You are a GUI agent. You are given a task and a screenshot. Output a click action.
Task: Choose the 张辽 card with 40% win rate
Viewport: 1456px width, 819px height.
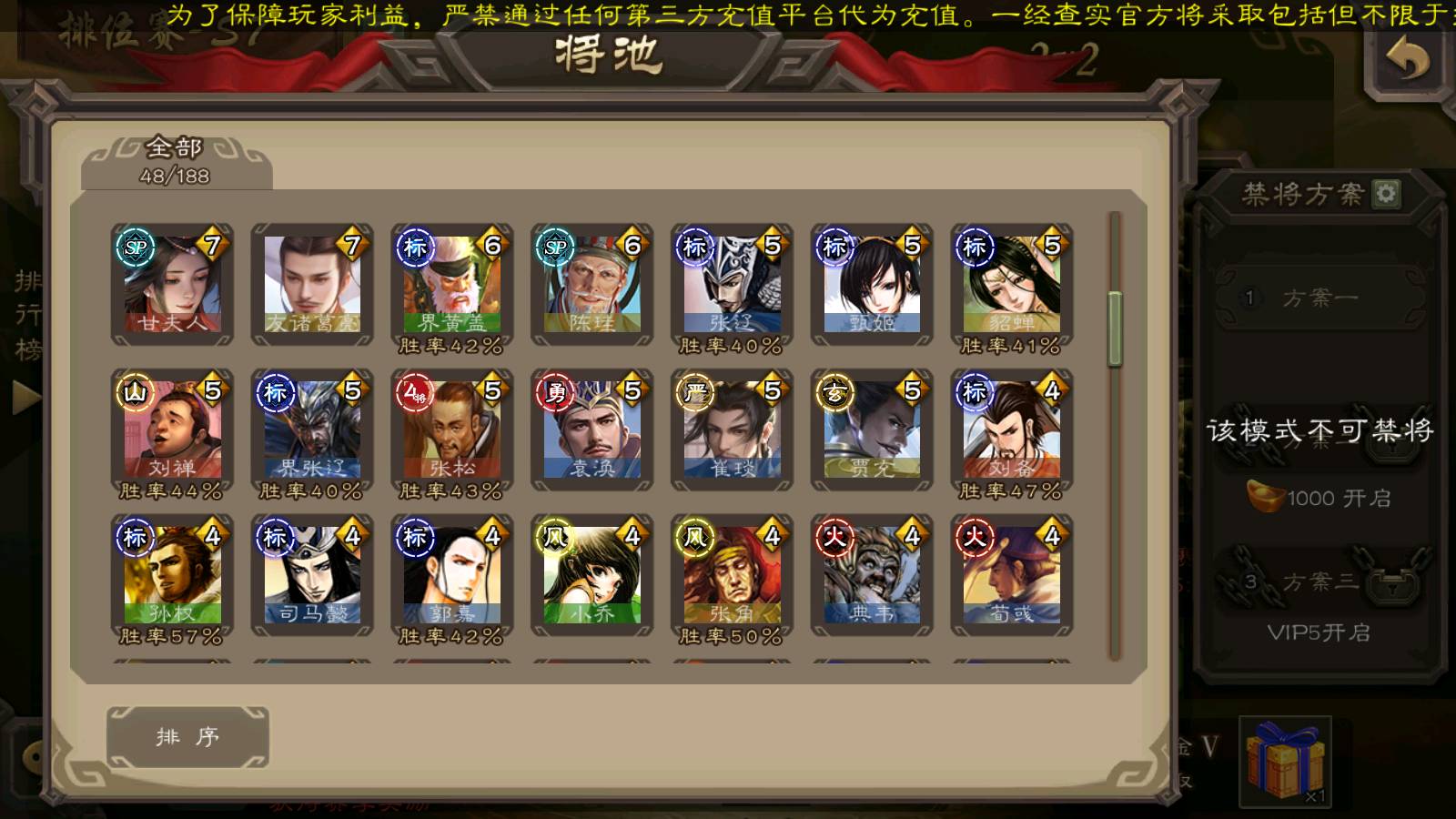[x=733, y=285]
